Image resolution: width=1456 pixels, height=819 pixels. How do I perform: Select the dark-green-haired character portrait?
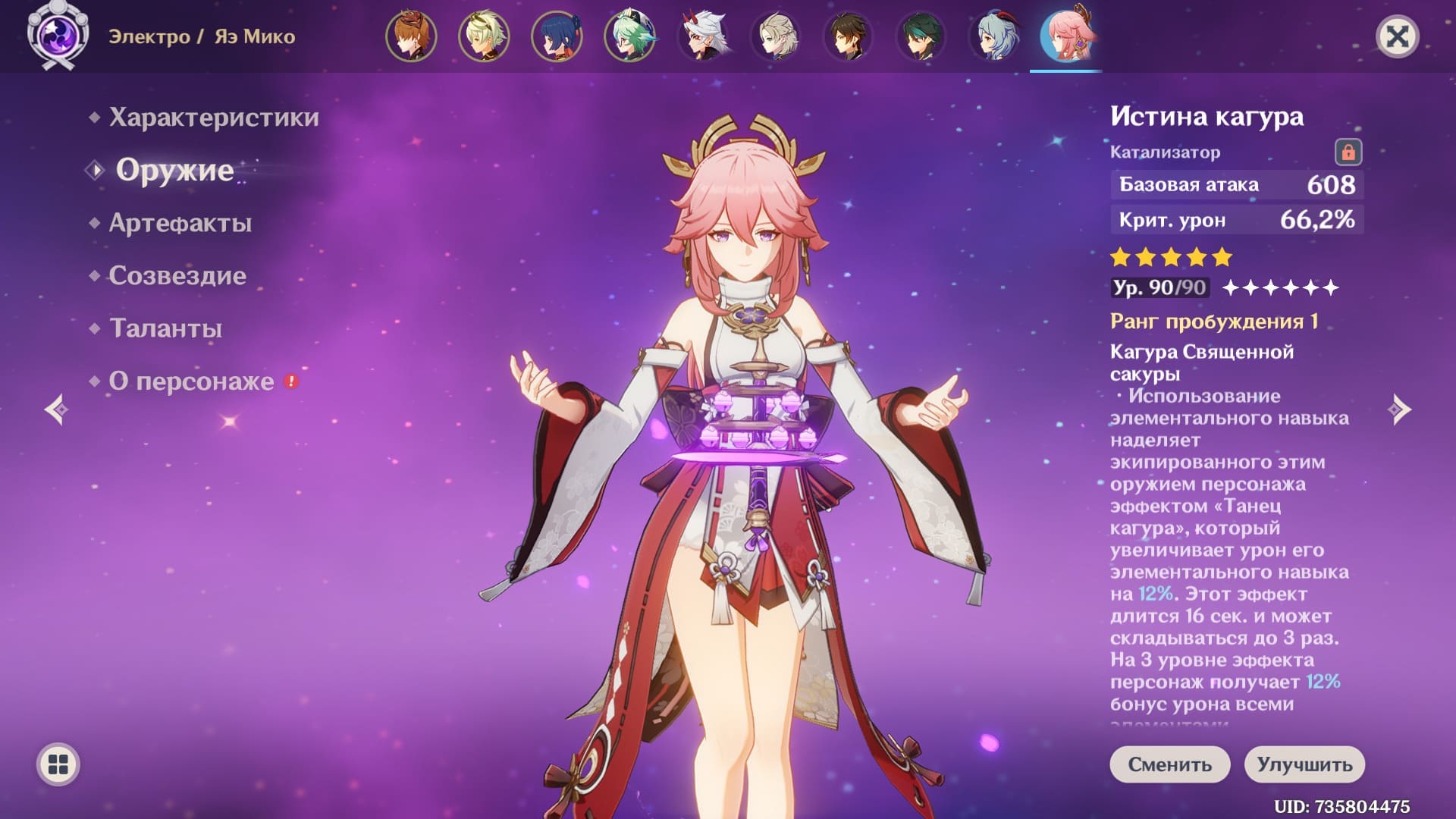[921, 36]
